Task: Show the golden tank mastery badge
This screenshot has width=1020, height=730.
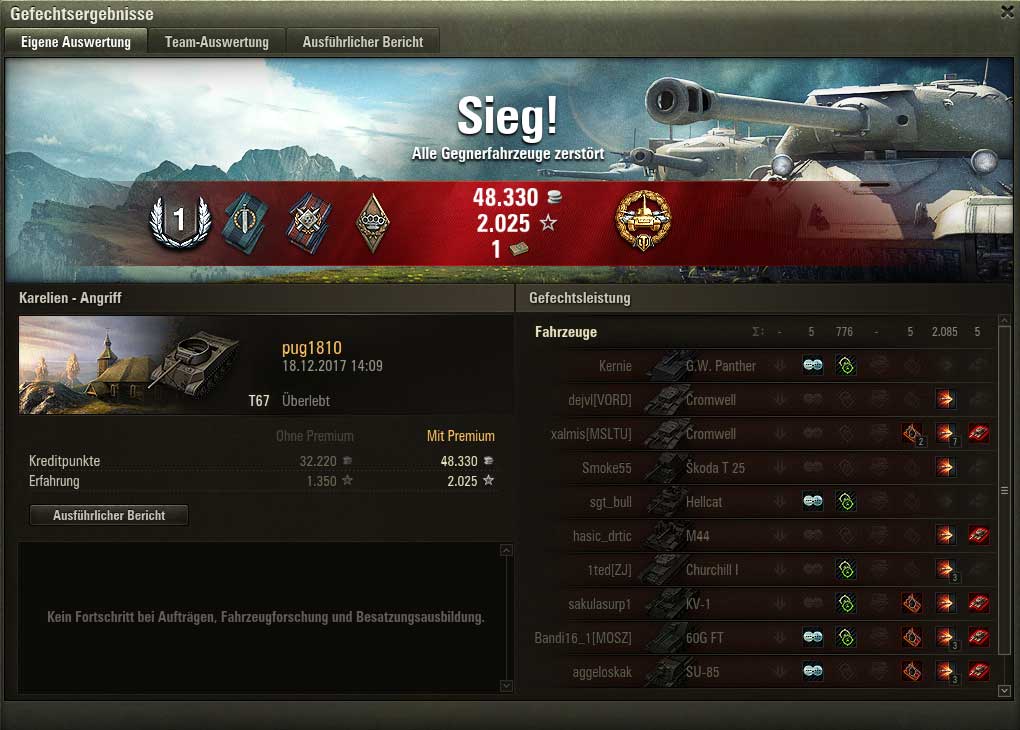Action: click(x=643, y=220)
